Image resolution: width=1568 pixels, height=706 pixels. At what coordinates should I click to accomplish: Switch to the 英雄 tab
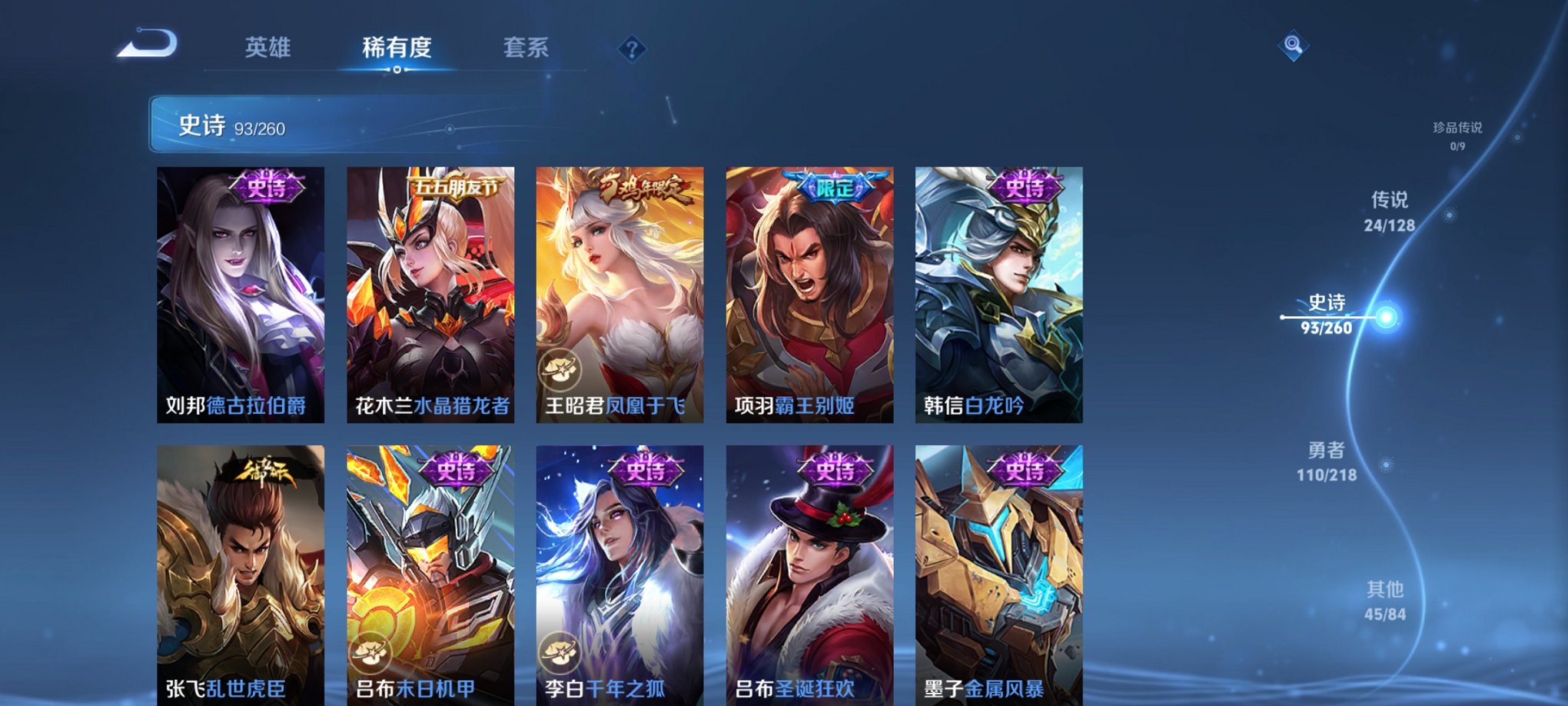pyautogui.click(x=266, y=48)
